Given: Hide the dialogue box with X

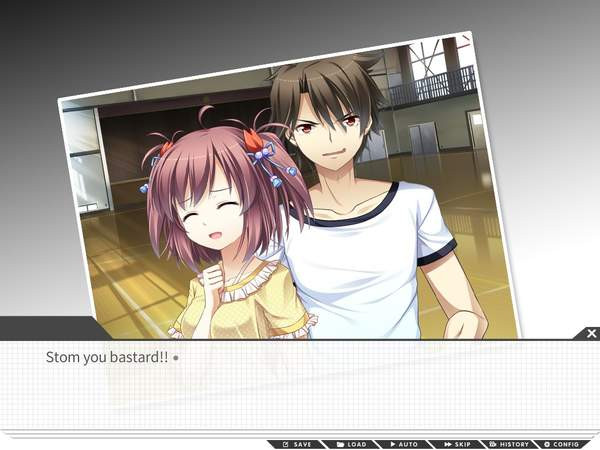Looking at the screenshot, I should pyautogui.click(x=591, y=333).
